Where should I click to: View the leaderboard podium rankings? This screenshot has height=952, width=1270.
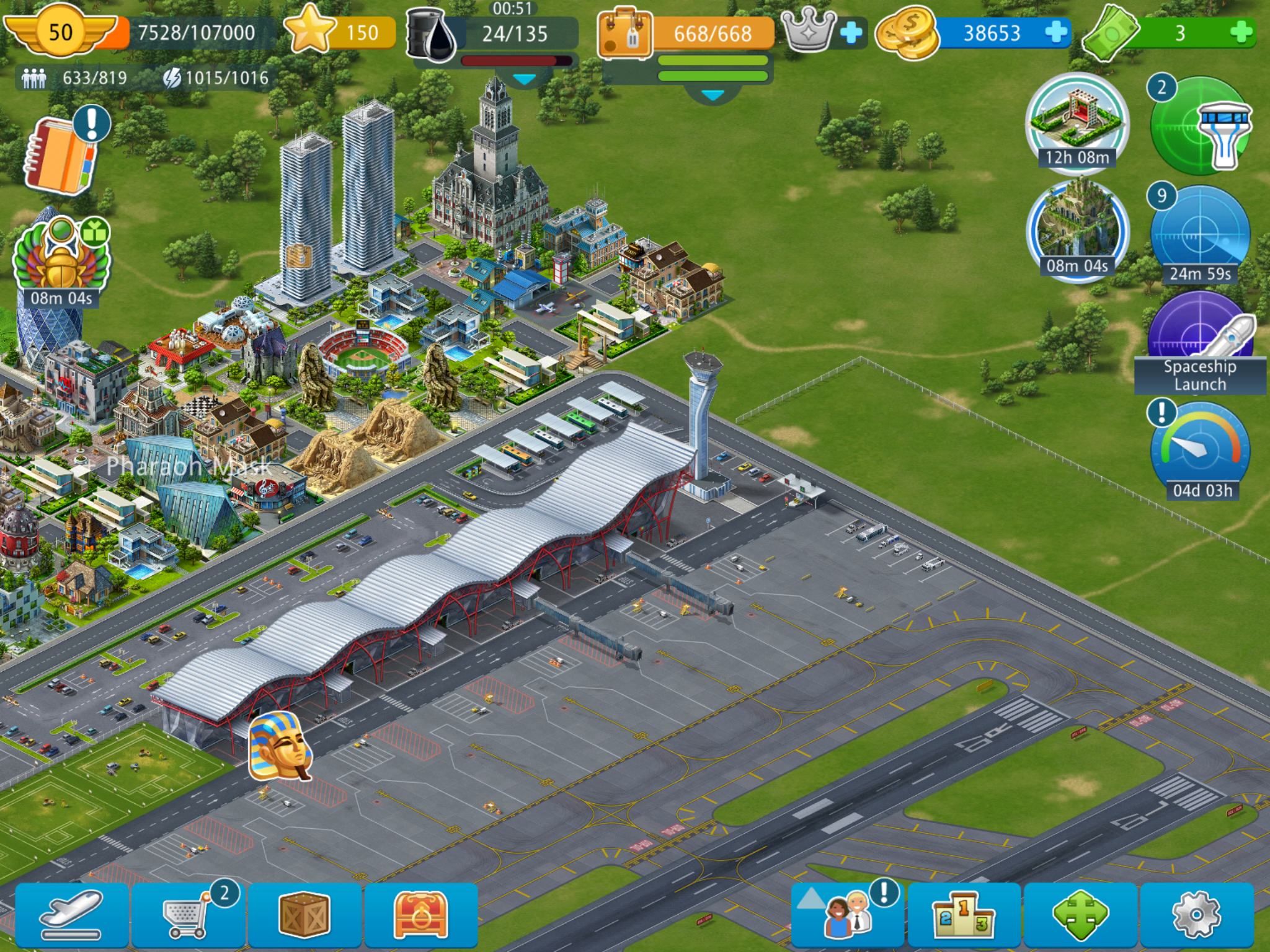(963, 915)
